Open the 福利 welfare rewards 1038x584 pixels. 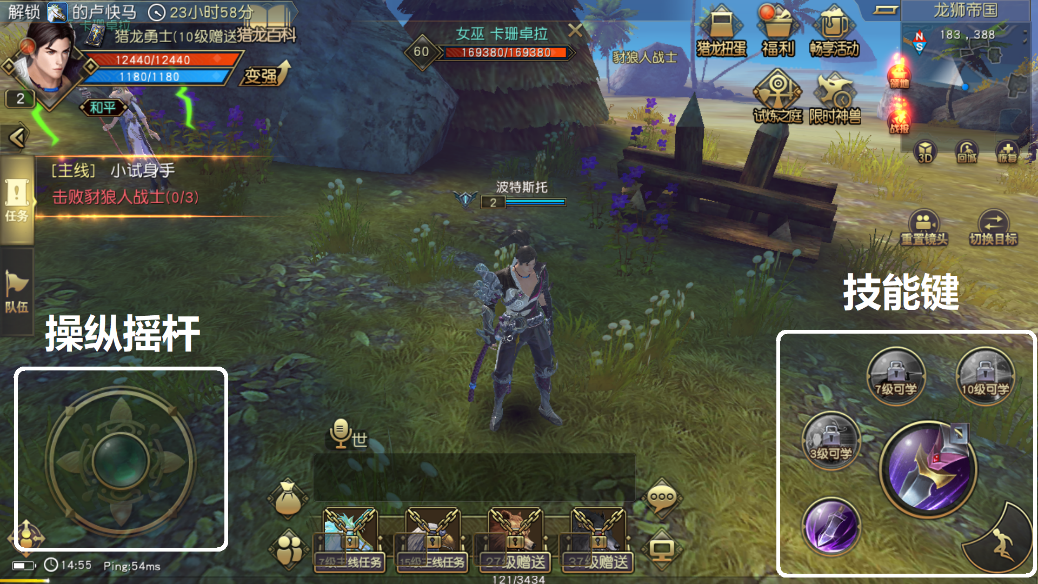[x=777, y=31]
